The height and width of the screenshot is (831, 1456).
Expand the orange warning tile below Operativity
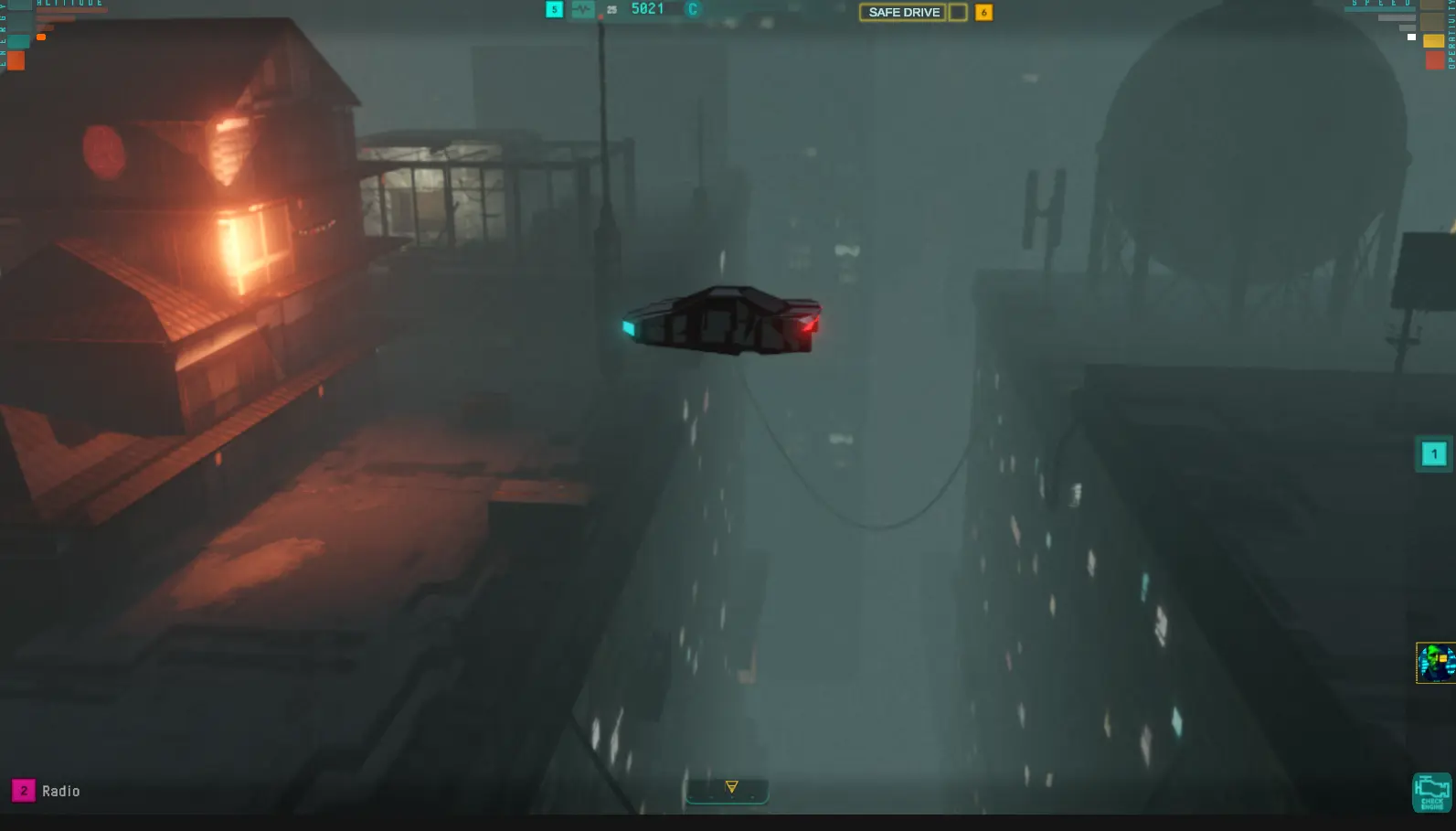pyautogui.click(x=1435, y=60)
